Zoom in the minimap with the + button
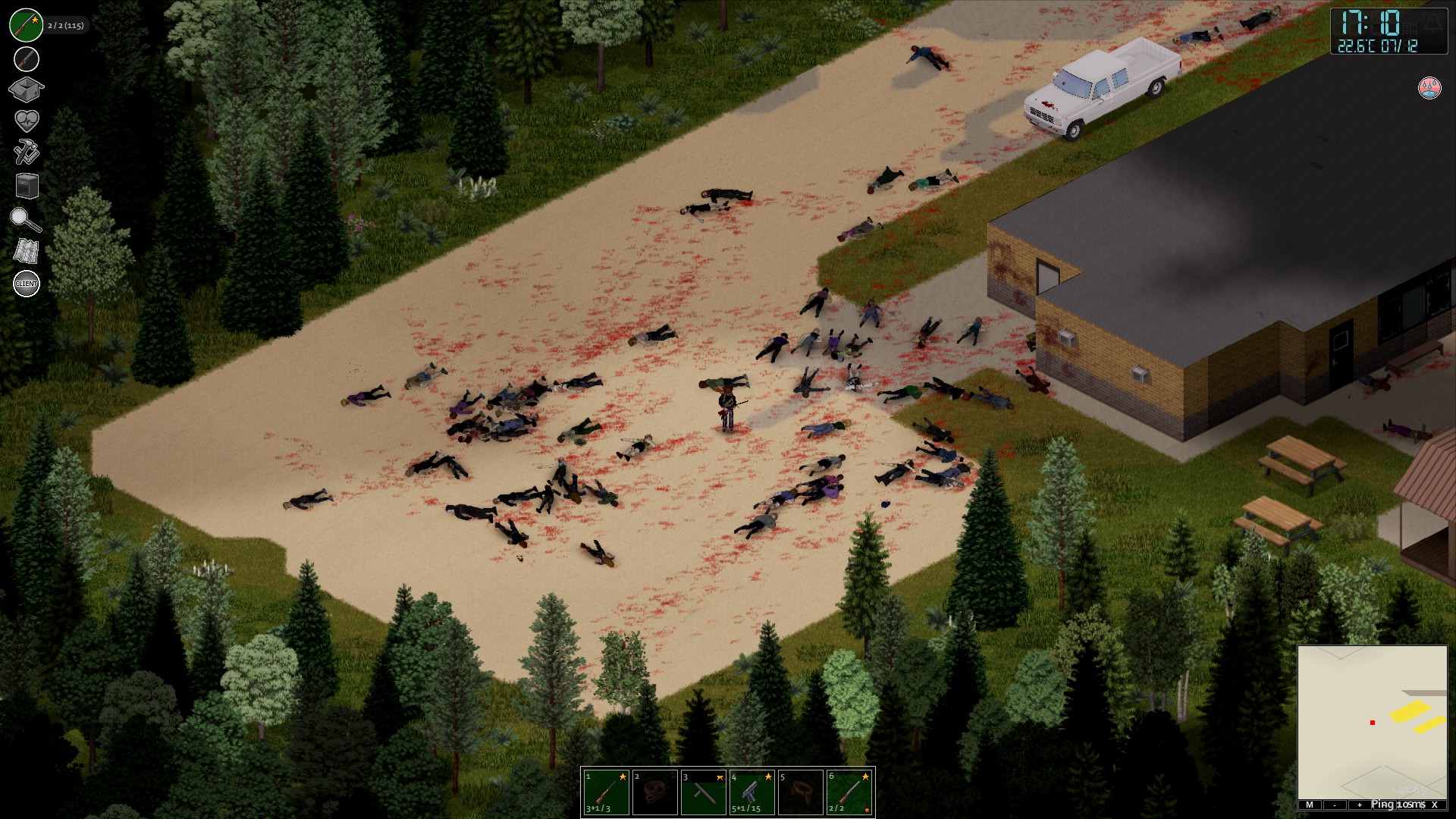 pyautogui.click(x=1360, y=805)
